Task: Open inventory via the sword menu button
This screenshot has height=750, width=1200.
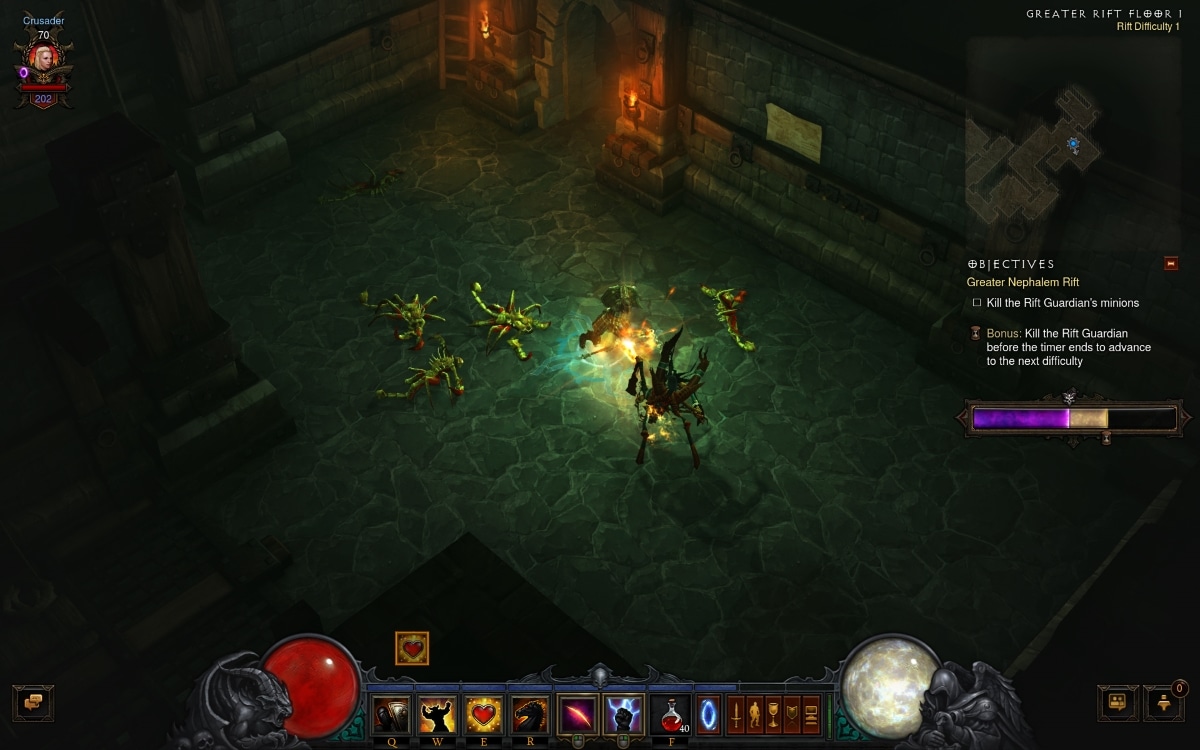Action: click(x=735, y=715)
